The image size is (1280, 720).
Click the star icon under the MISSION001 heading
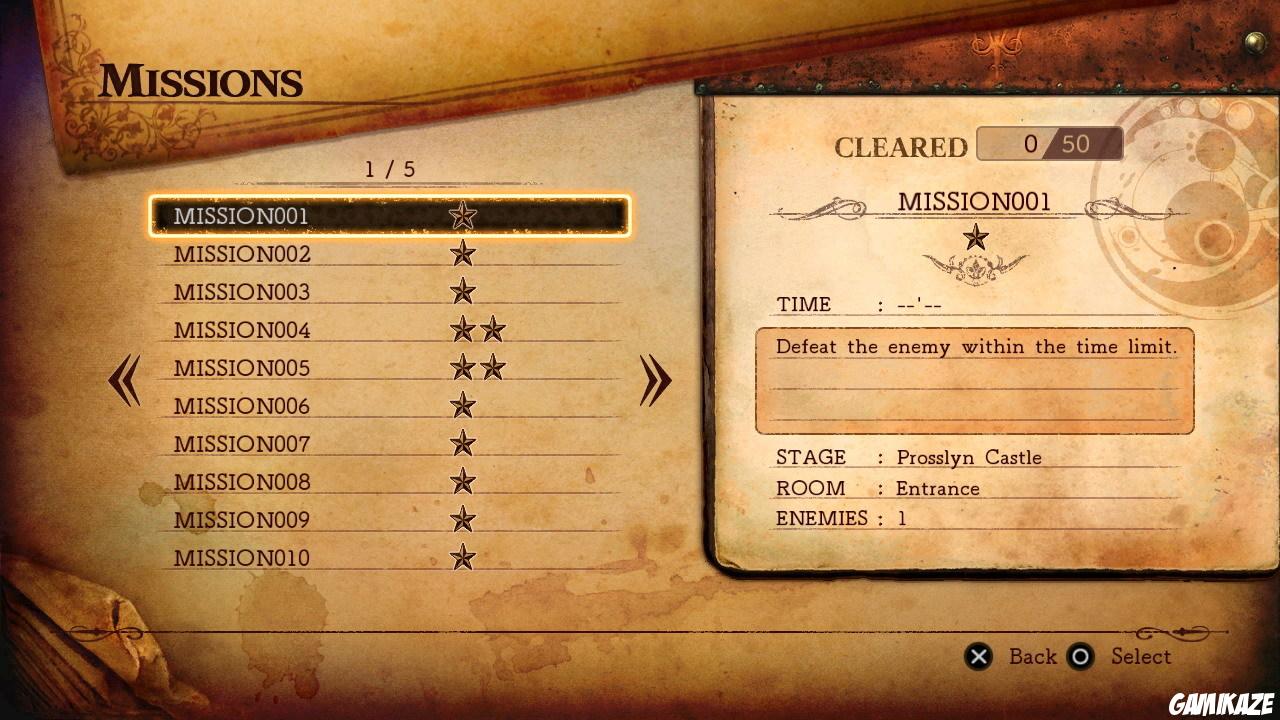pos(976,237)
